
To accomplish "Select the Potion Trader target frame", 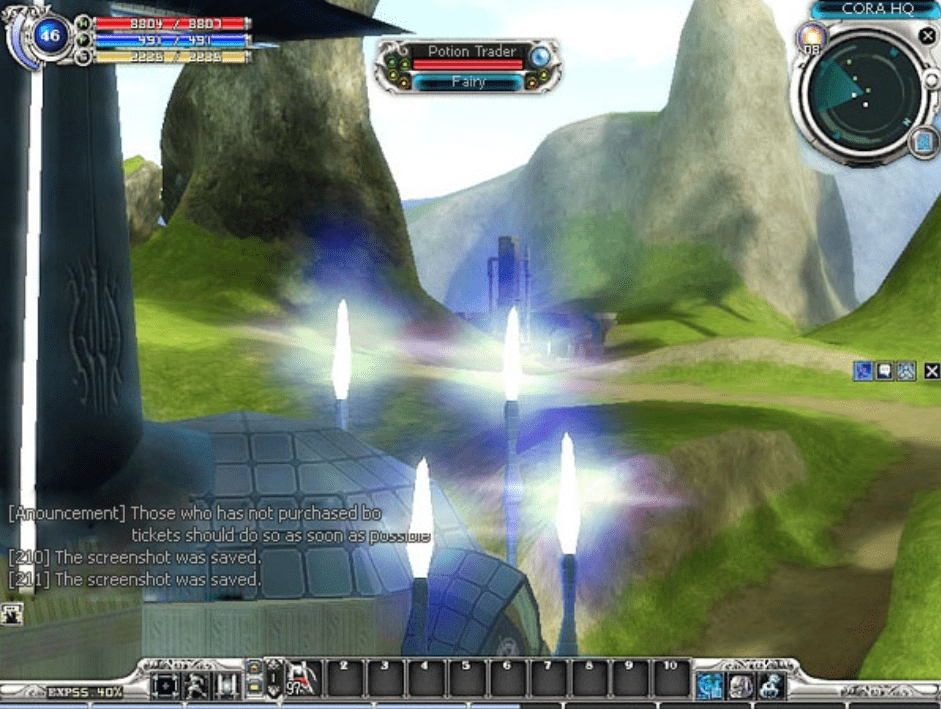I will pyautogui.click(x=467, y=52).
